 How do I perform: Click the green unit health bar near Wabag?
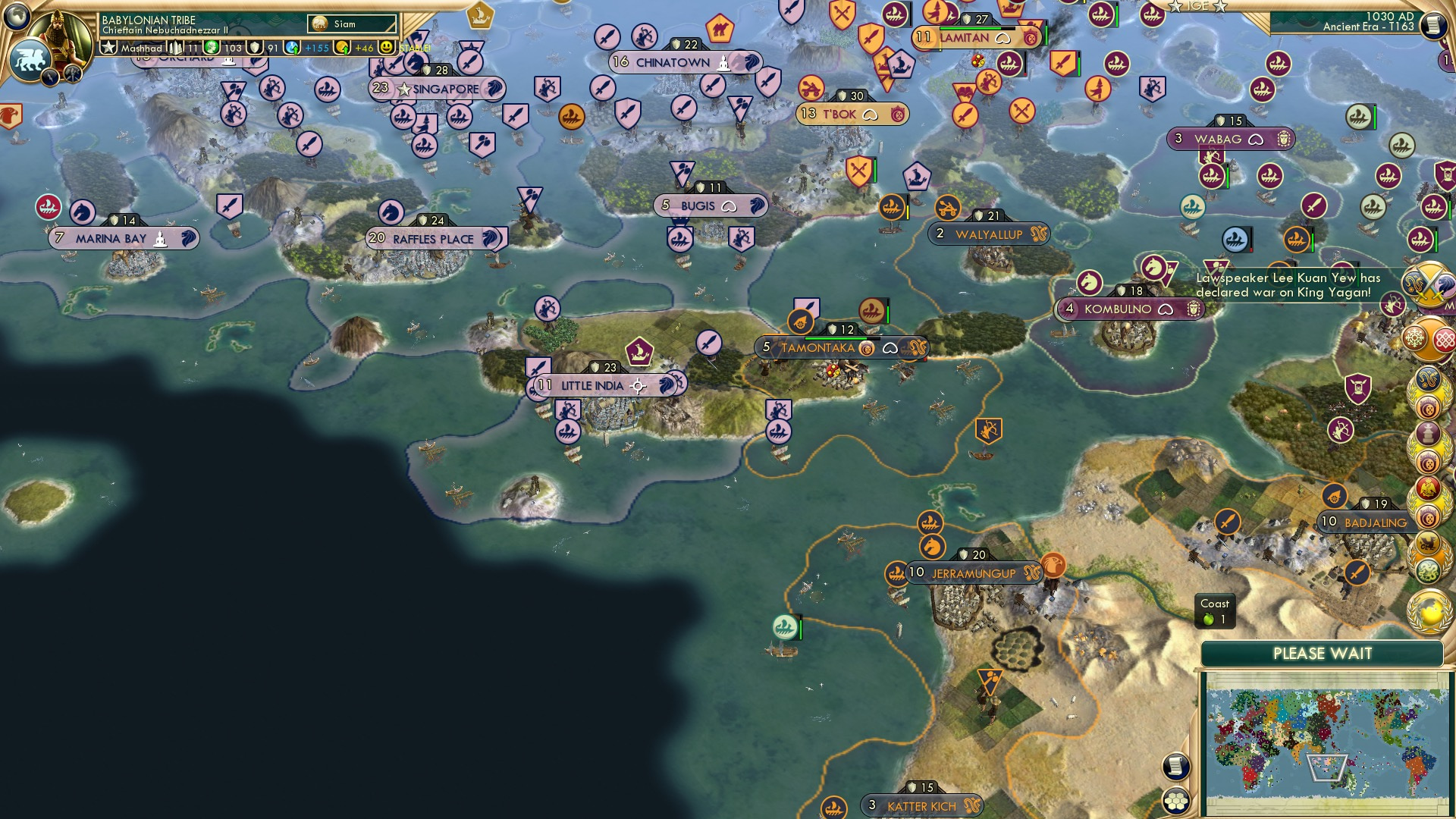[x=1228, y=177]
